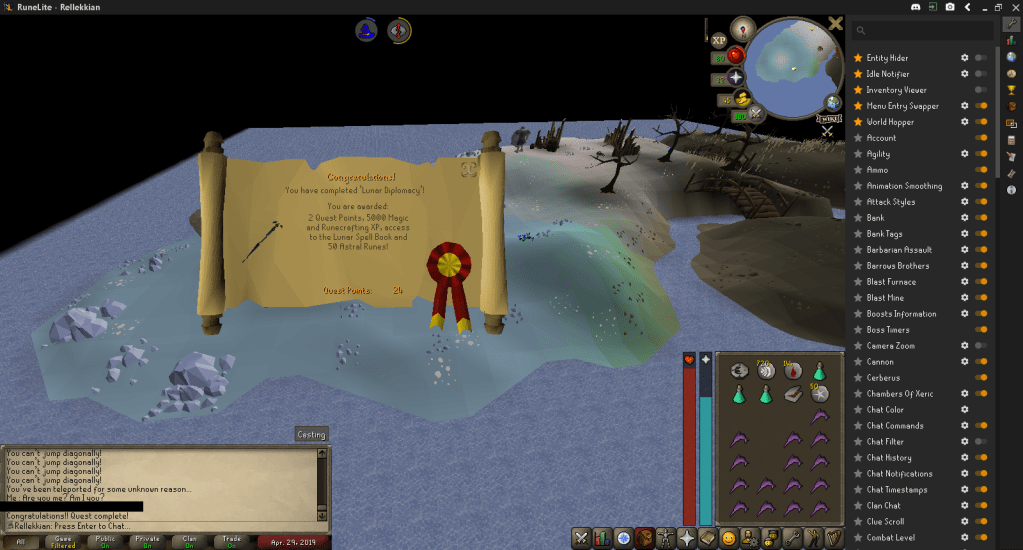Open the quest list tab

[x=624, y=538]
